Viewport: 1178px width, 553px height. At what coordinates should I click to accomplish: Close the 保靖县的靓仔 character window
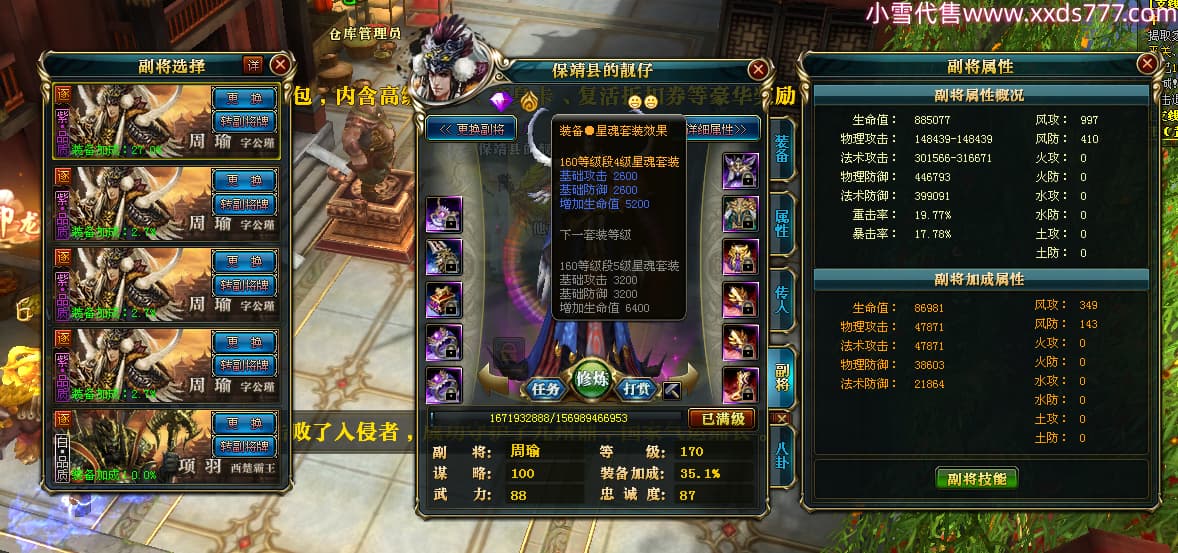click(759, 69)
